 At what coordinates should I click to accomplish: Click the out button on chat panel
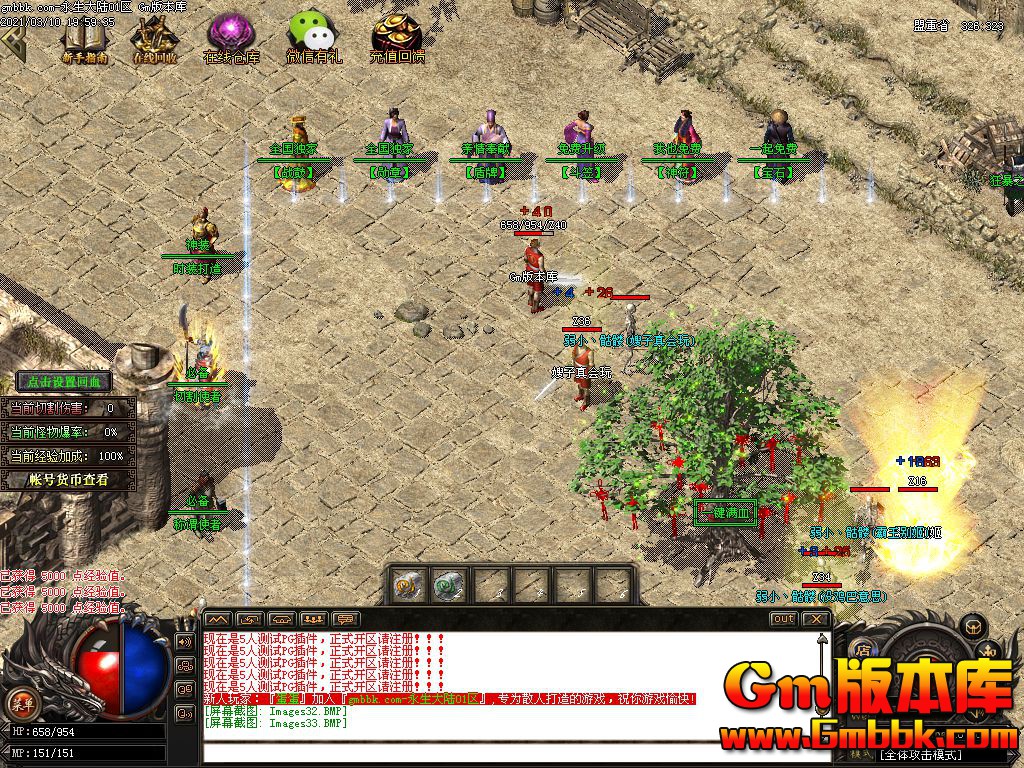click(x=784, y=619)
